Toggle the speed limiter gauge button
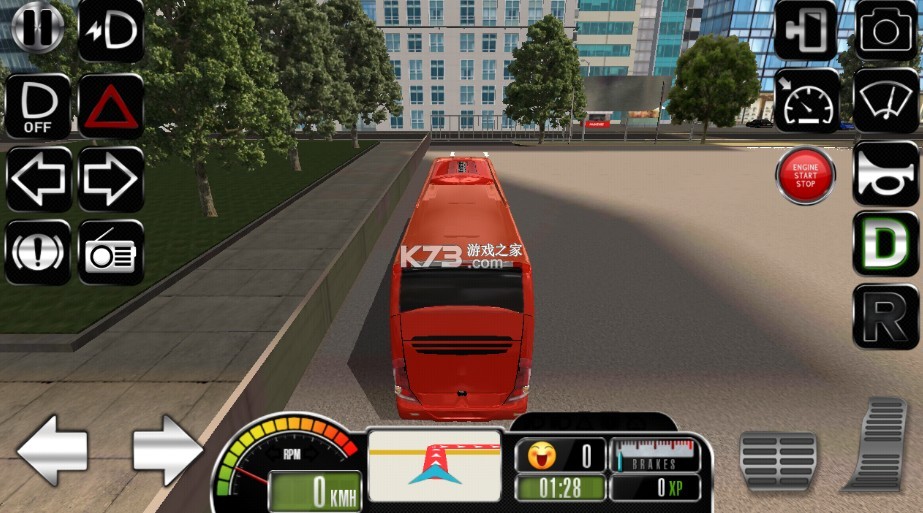Screen dimensions: 923x513 point(806,100)
